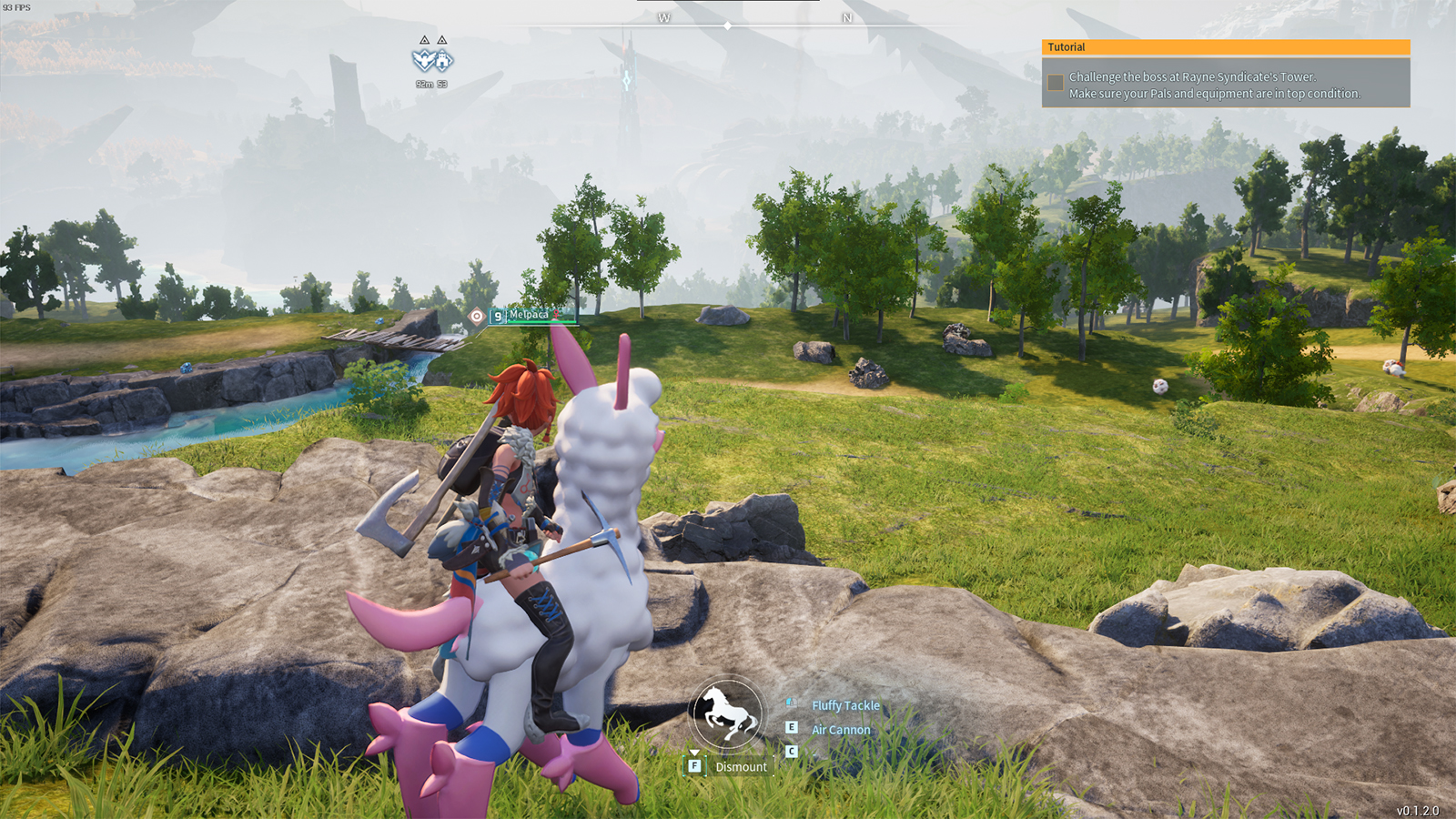
Task: Click the diamond target marker beside Melpaca's nameplate
Action: coord(477,316)
